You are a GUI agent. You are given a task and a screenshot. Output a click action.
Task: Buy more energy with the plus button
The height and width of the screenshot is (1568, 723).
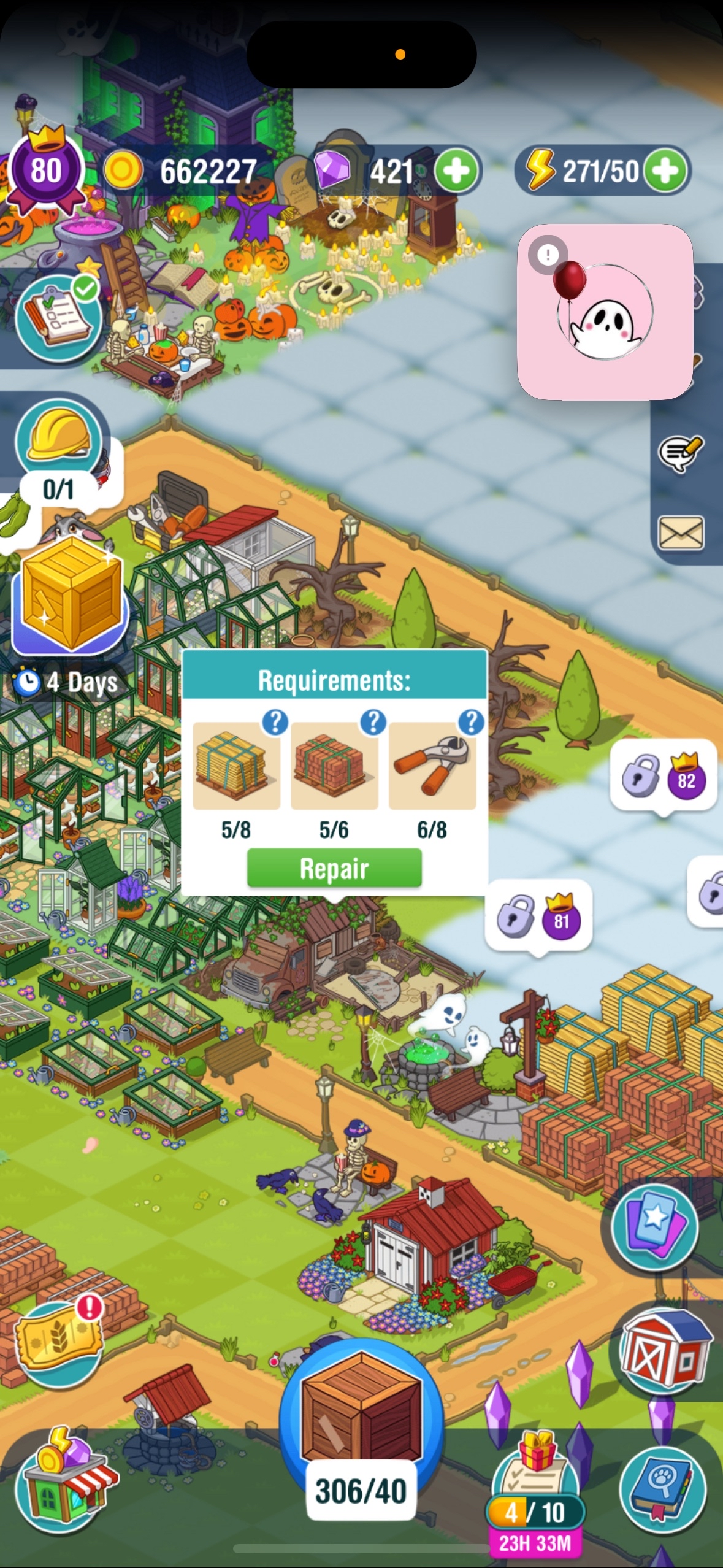667,171
